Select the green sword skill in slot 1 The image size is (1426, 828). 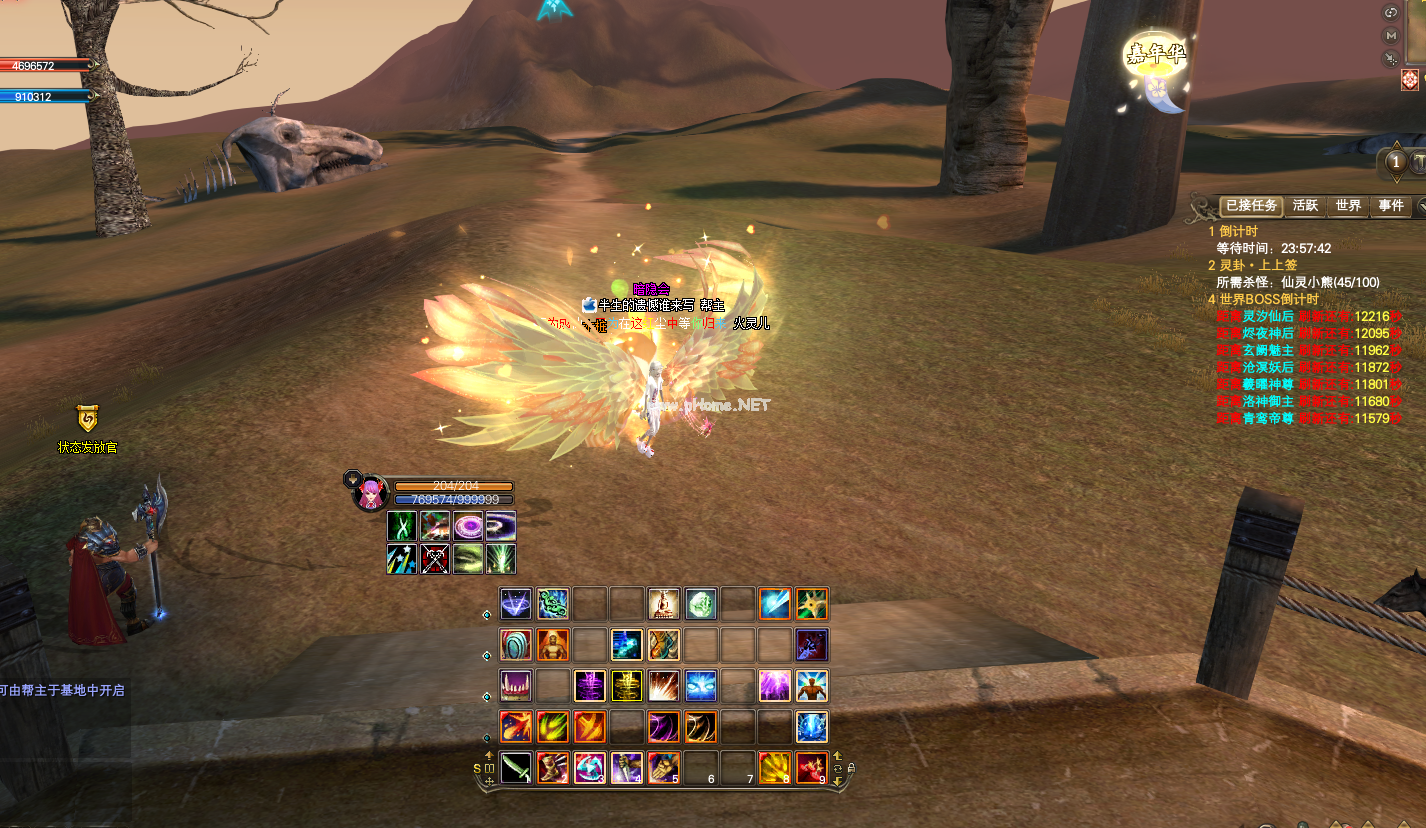(x=516, y=767)
